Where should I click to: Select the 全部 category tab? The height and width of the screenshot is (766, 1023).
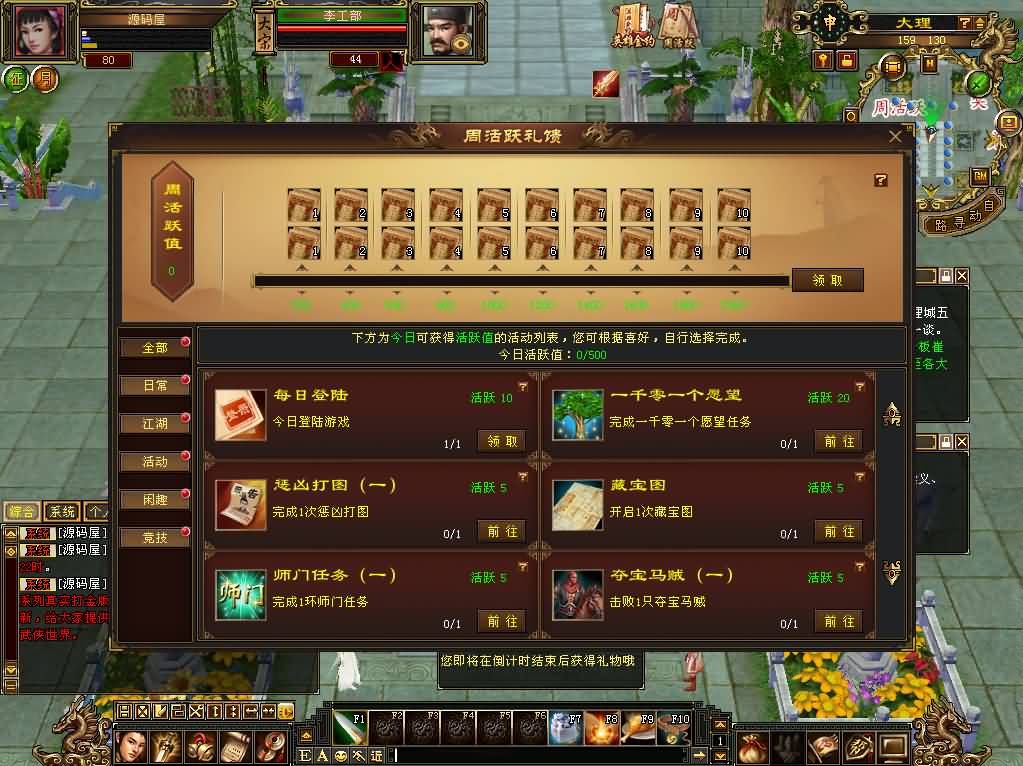coord(155,348)
